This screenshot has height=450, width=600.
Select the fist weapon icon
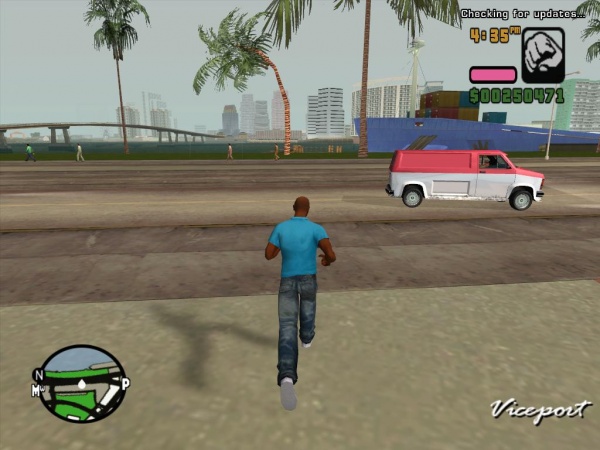(543, 55)
